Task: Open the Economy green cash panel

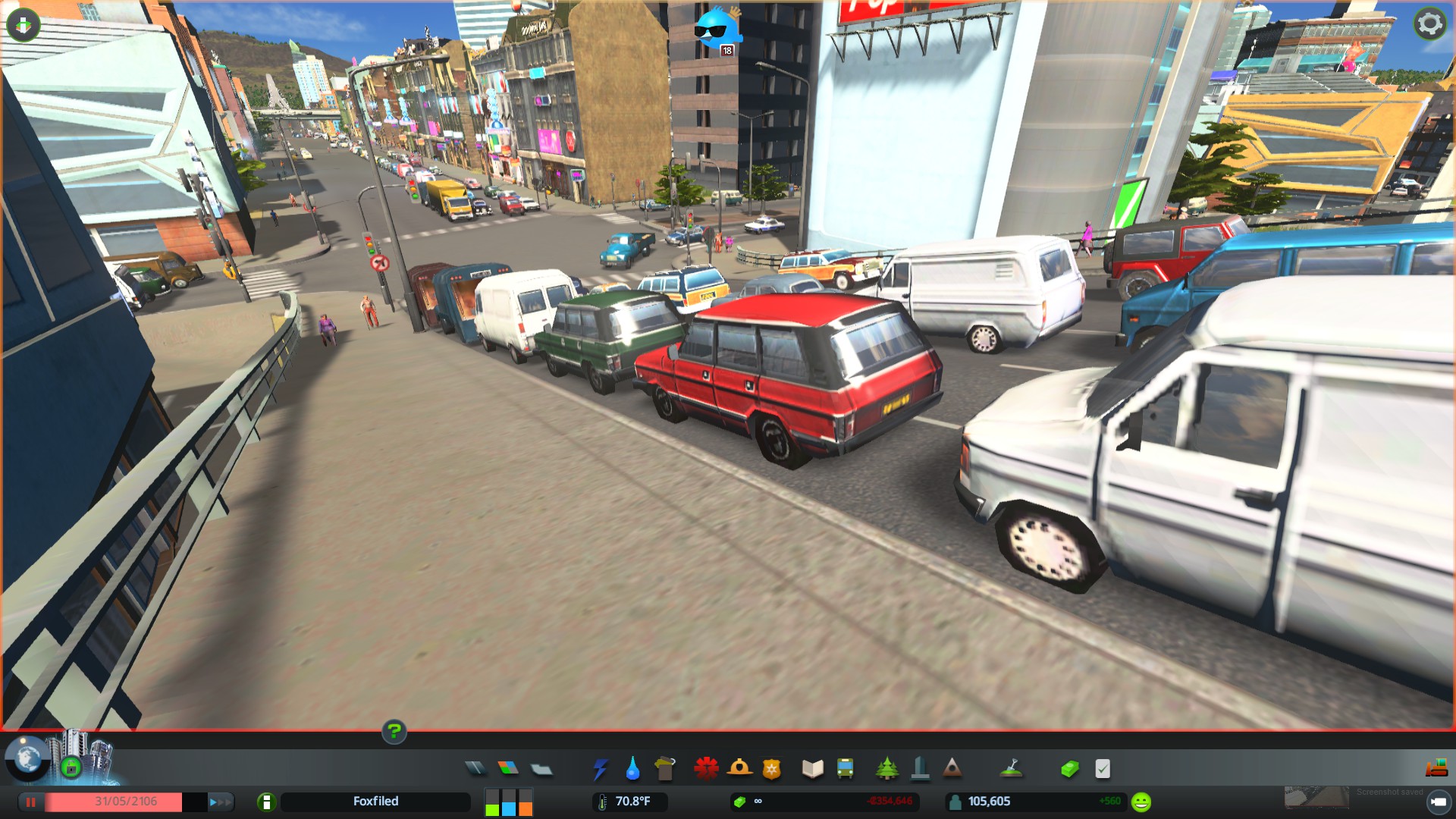Action: 1069,769
